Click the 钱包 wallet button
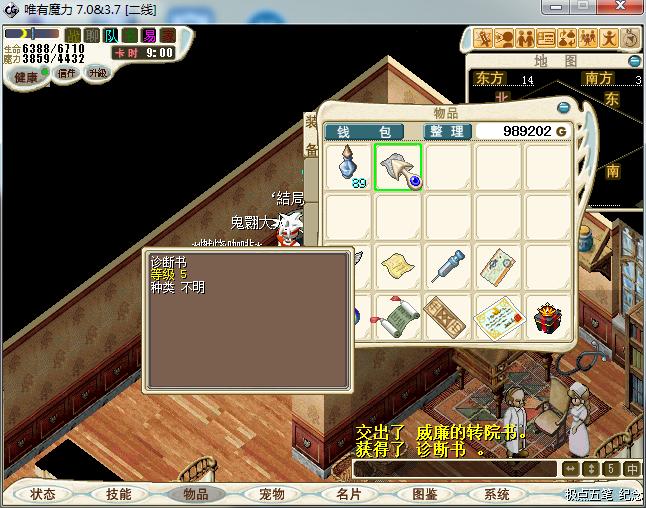The height and width of the screenshot is (508, 646). (364, 132)
